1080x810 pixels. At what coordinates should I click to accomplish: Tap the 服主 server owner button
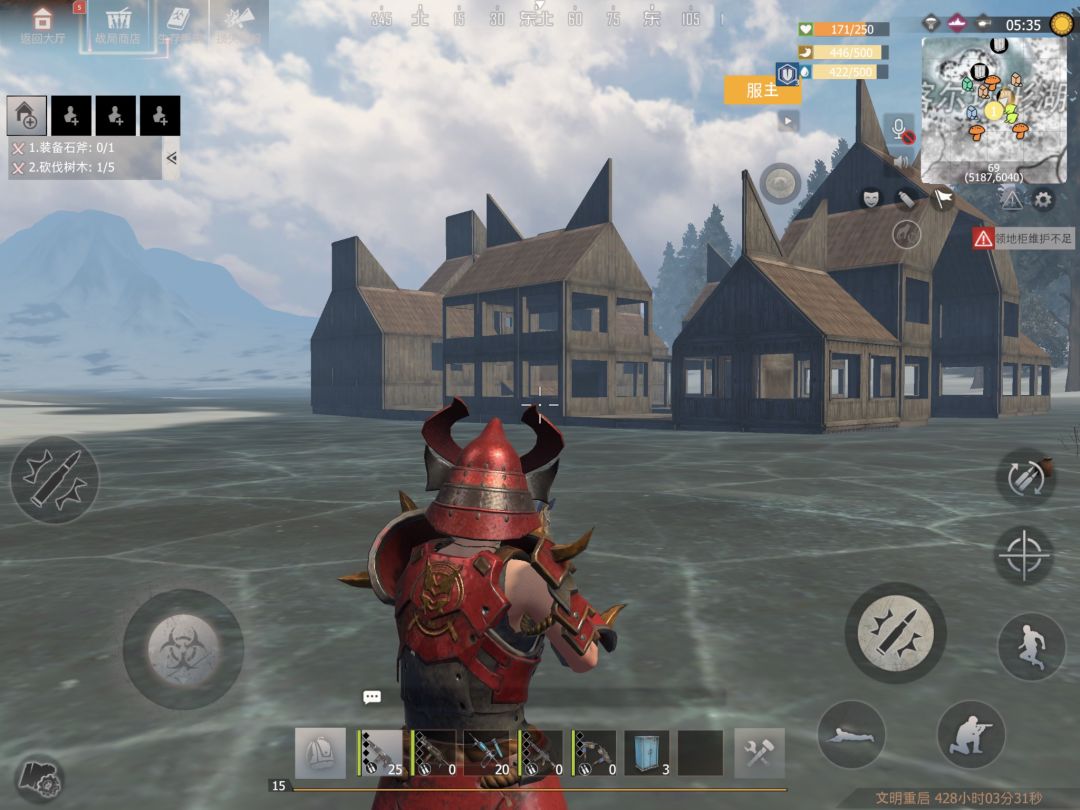(x=762, y=90)
